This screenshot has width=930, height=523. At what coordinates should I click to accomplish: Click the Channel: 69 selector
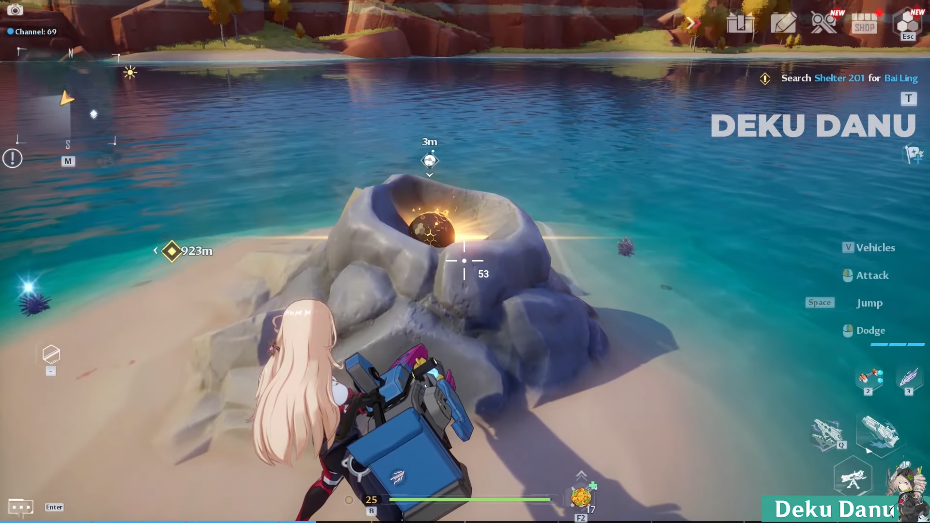32,32
